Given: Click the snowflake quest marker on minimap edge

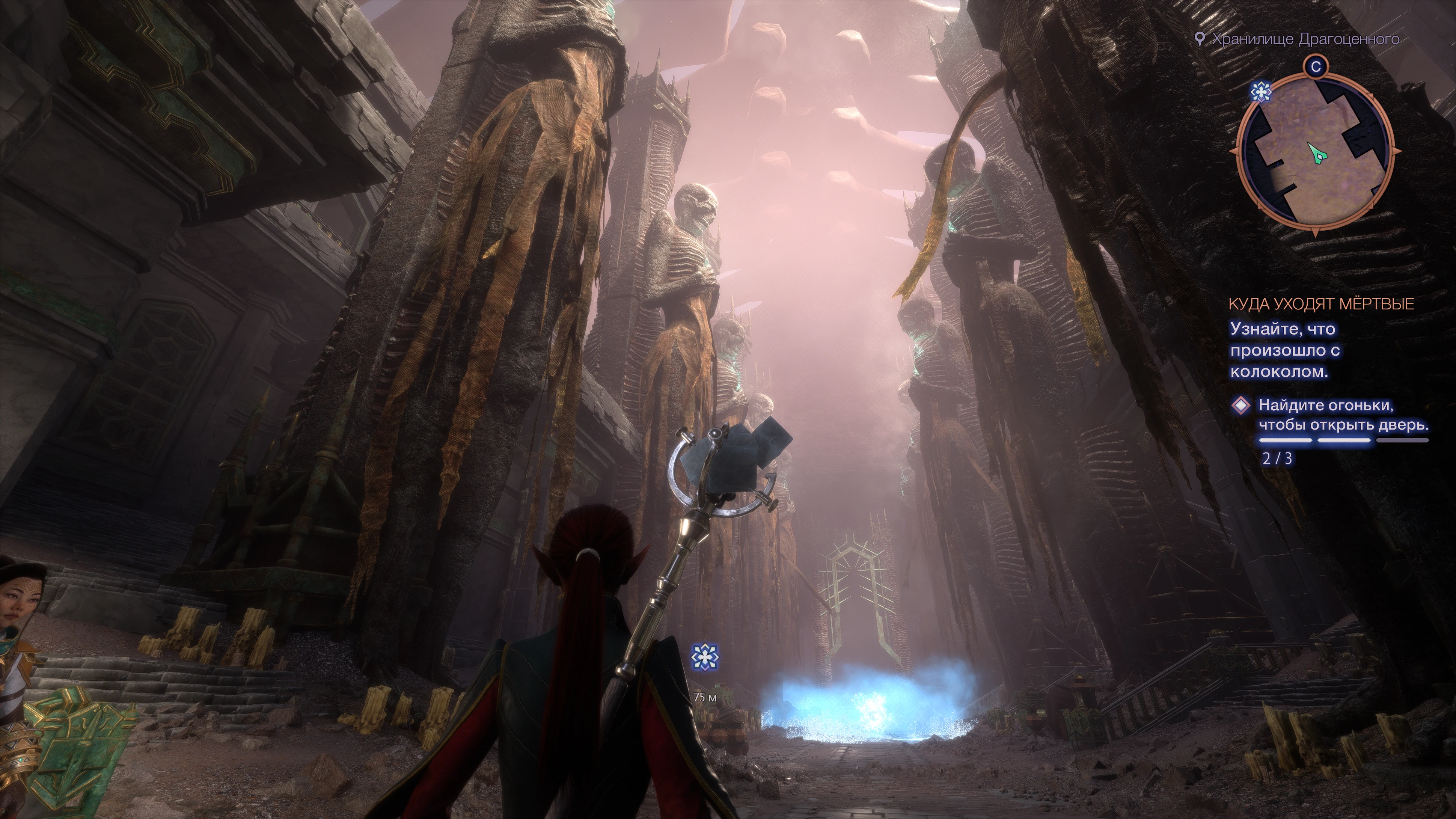Looking at the screenshot, I should coord(1260,92).
